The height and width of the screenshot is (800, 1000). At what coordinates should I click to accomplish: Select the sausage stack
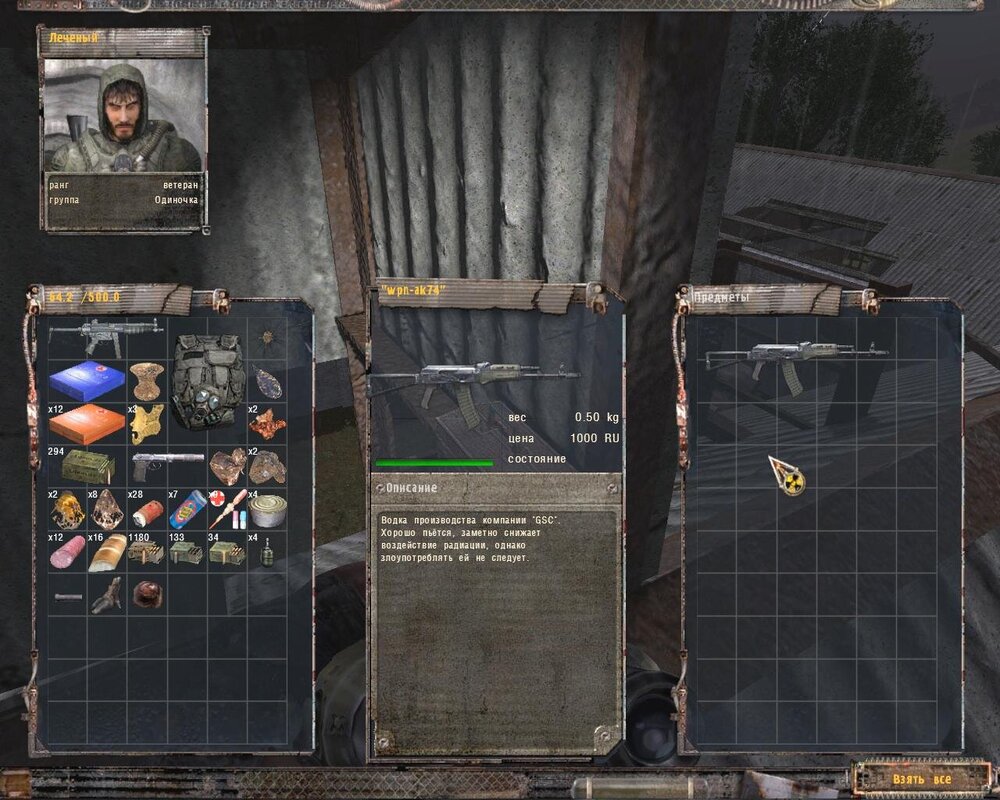[67, 553]
